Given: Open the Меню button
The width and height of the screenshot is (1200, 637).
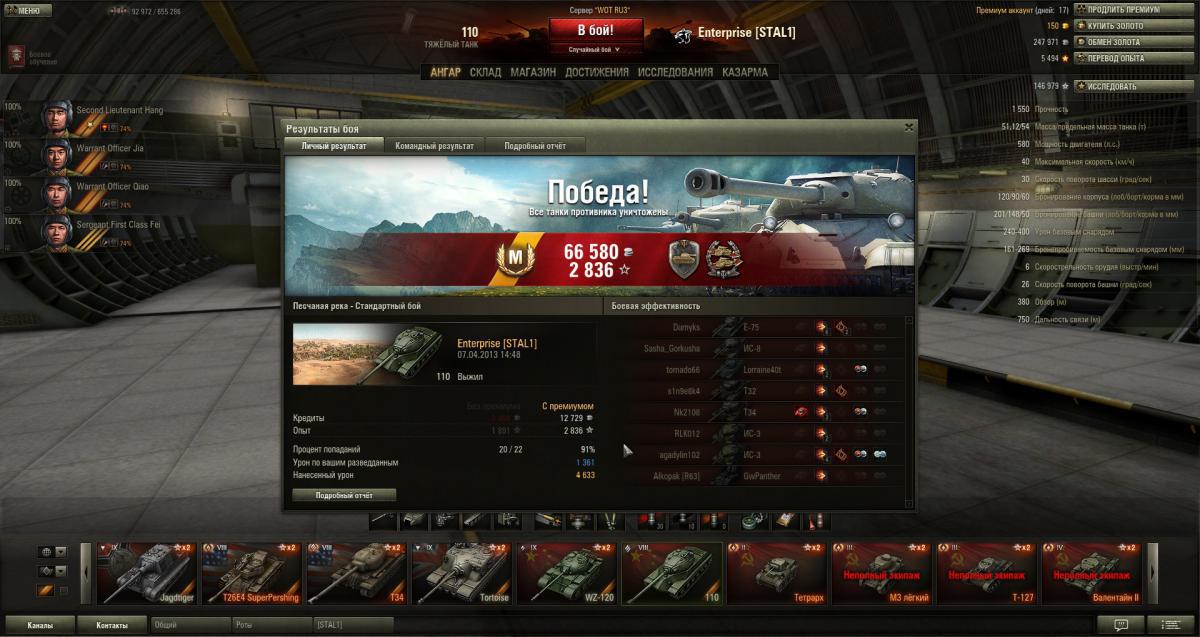Looking at the screenshot, I should 24,10.
